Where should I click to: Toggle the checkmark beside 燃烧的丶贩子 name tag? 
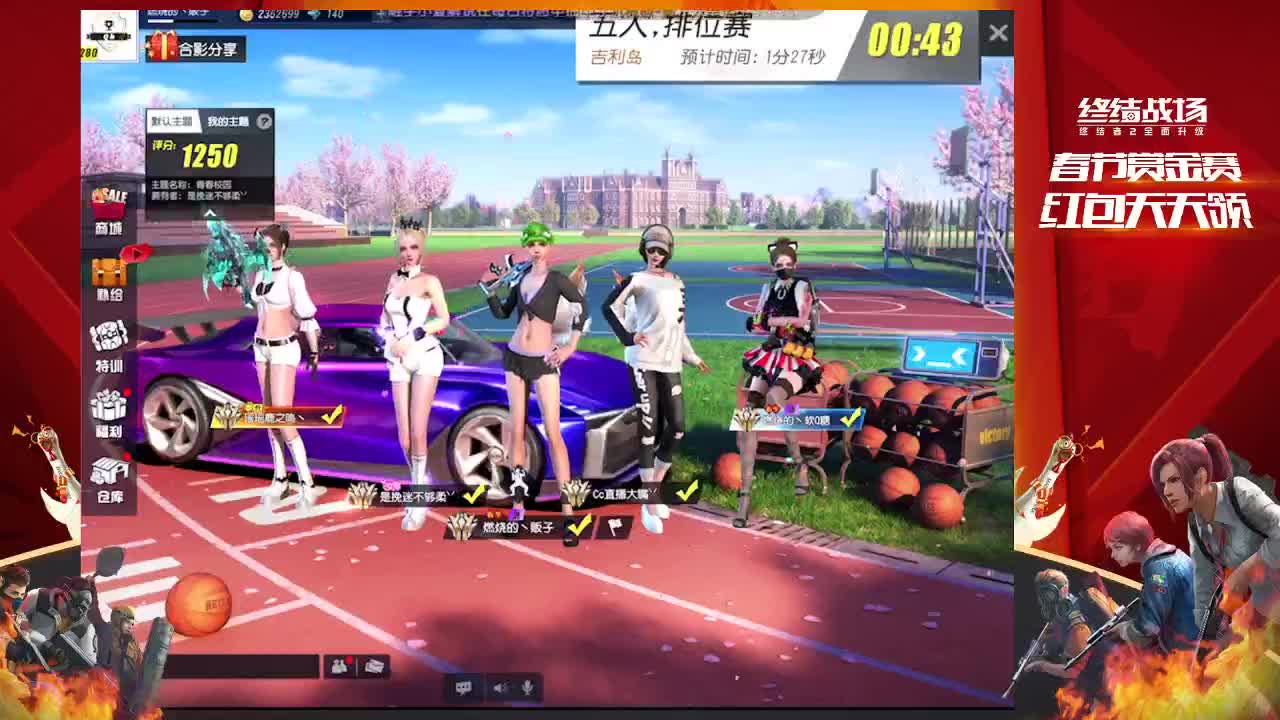[x=579, y=526]
